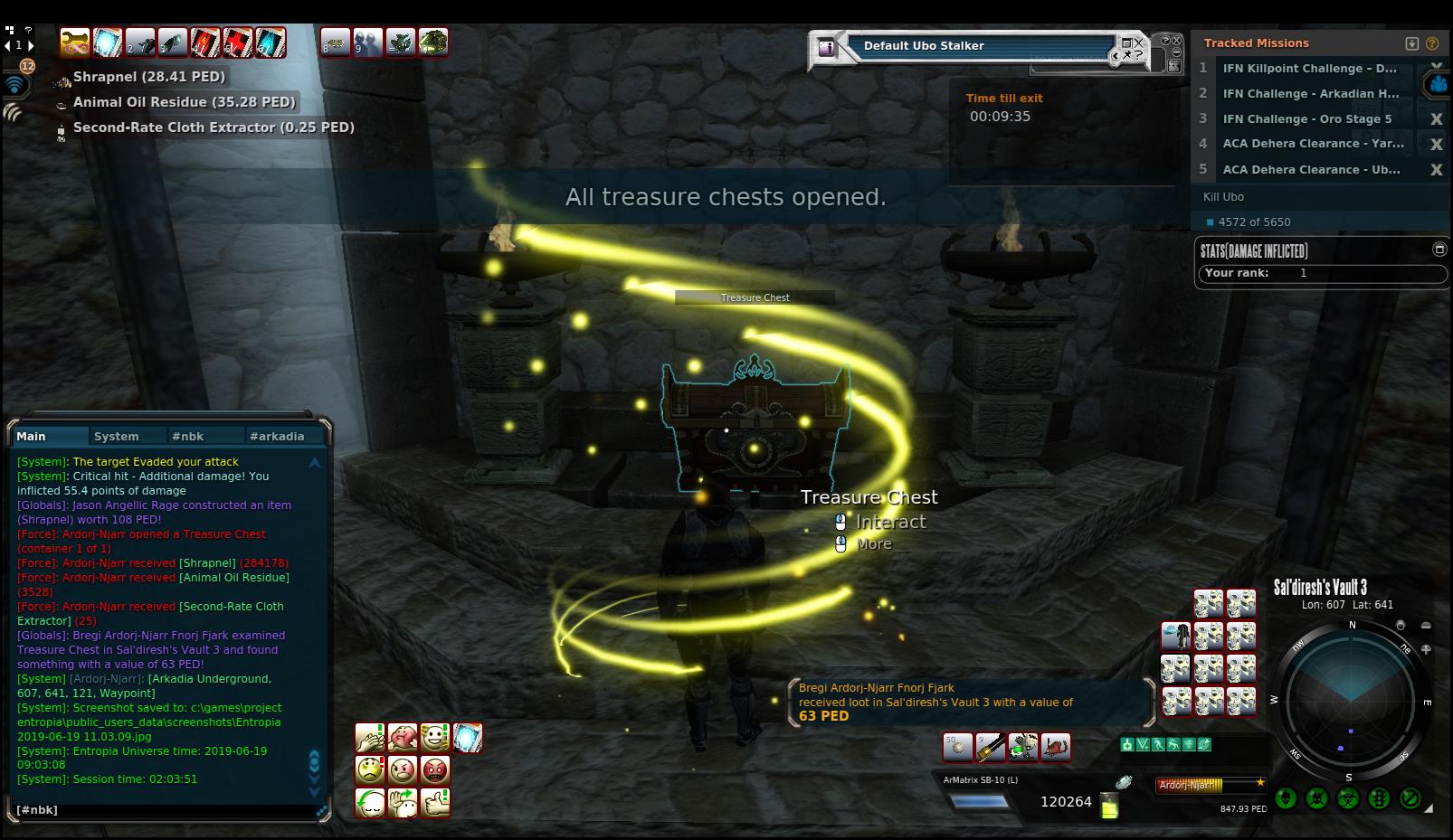Choose Interact on the Treasure Chest prompt
The width and height of the screenshot is (1453, 840).
click(x=890, y=522)
